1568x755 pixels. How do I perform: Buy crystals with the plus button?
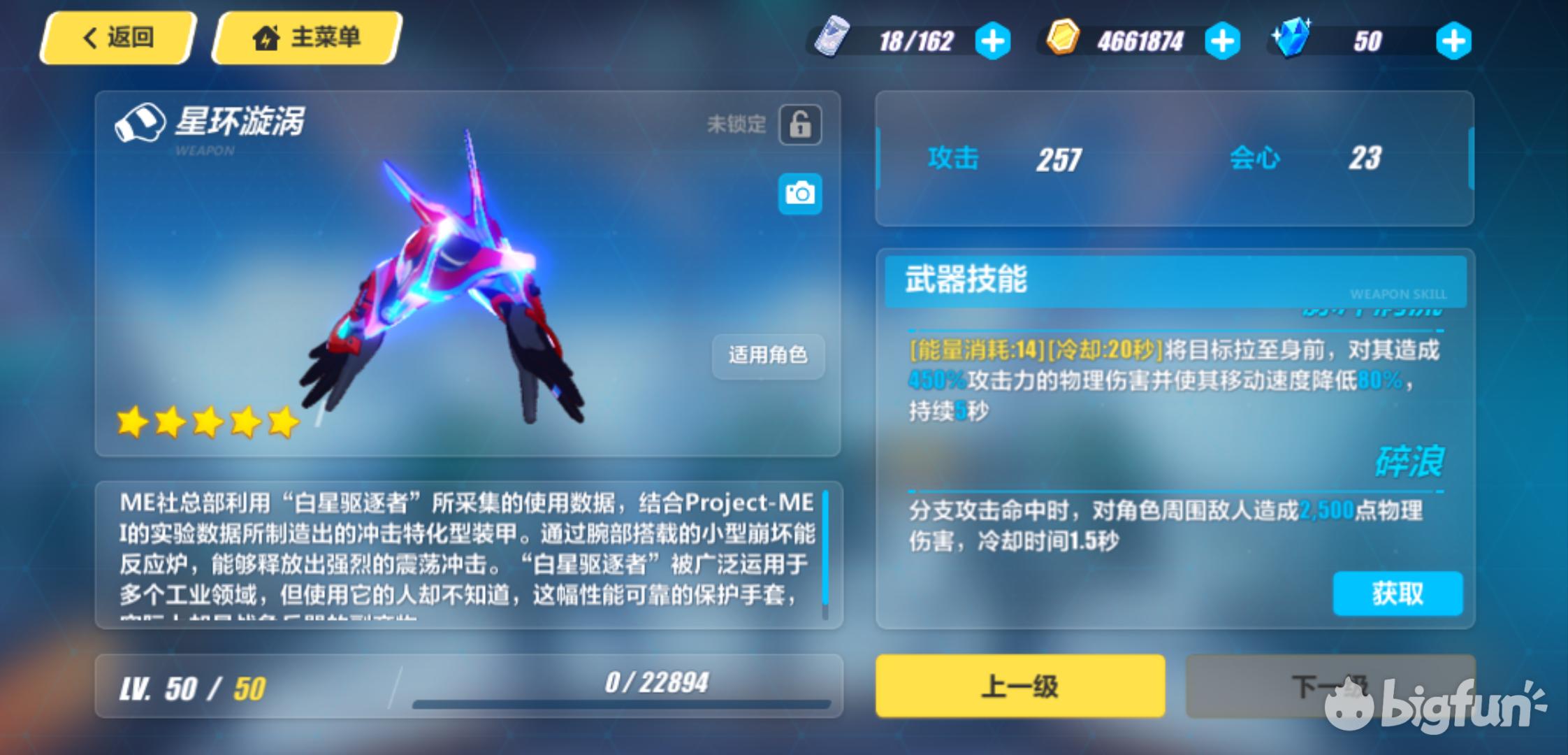1453,41
